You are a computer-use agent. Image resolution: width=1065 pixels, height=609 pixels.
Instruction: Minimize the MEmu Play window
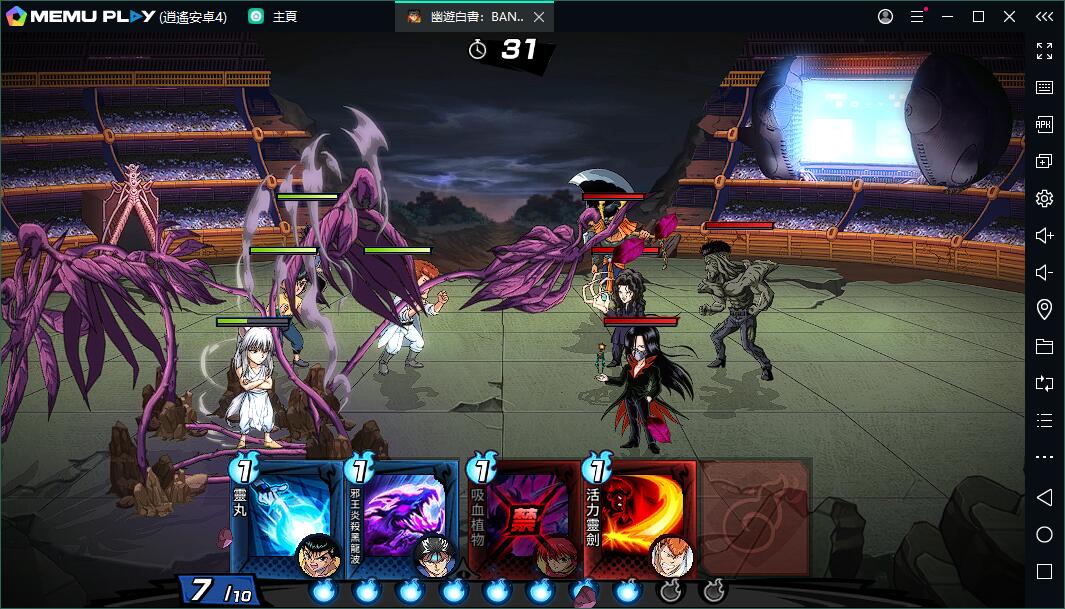[948, 17]
